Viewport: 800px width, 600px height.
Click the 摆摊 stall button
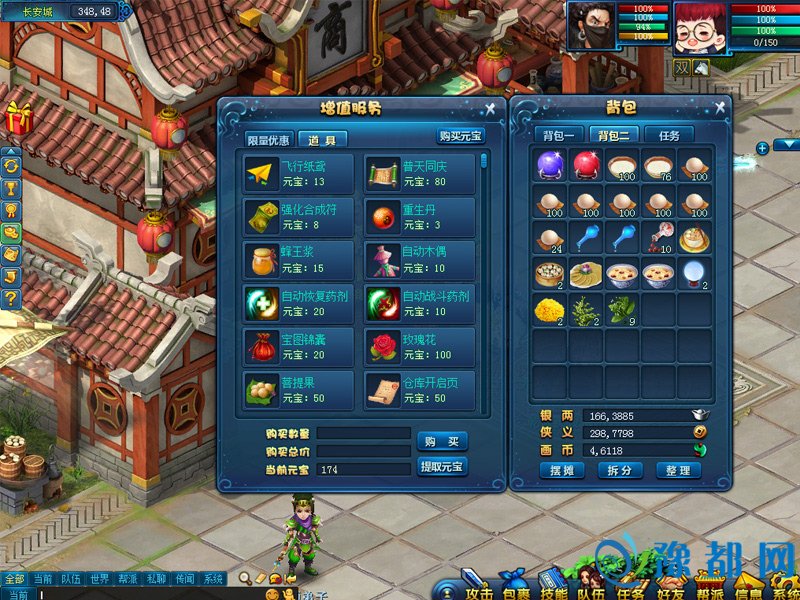click(561, 470)
